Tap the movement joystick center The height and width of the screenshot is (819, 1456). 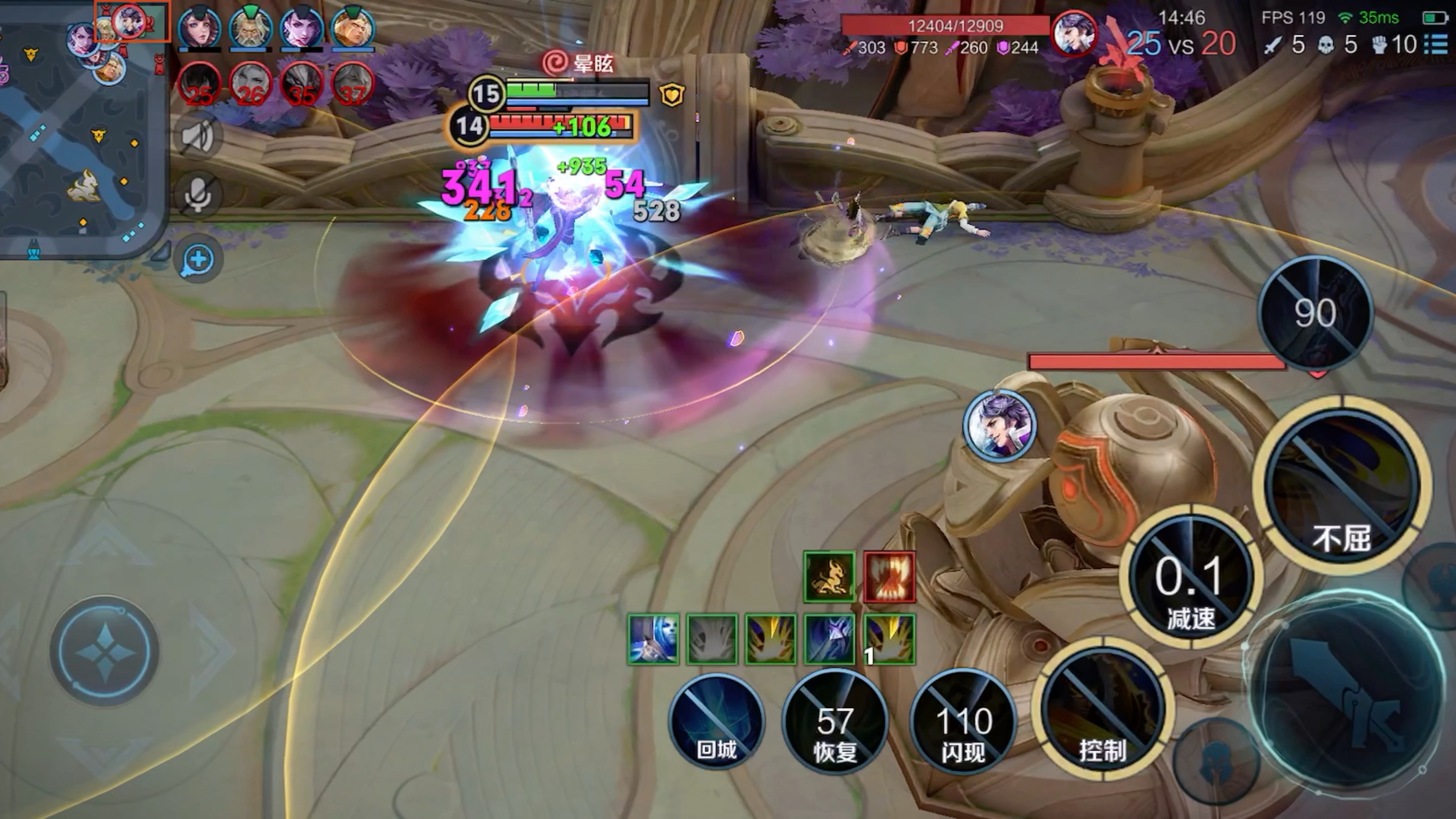tap(105, 650)
